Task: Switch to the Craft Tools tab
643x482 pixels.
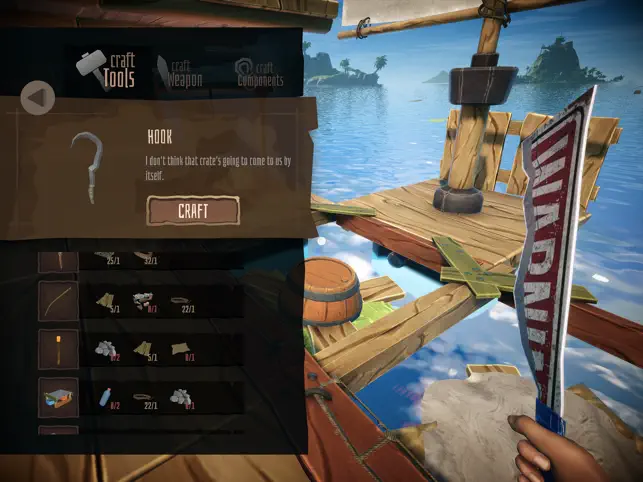Action: tap(106, 70)
